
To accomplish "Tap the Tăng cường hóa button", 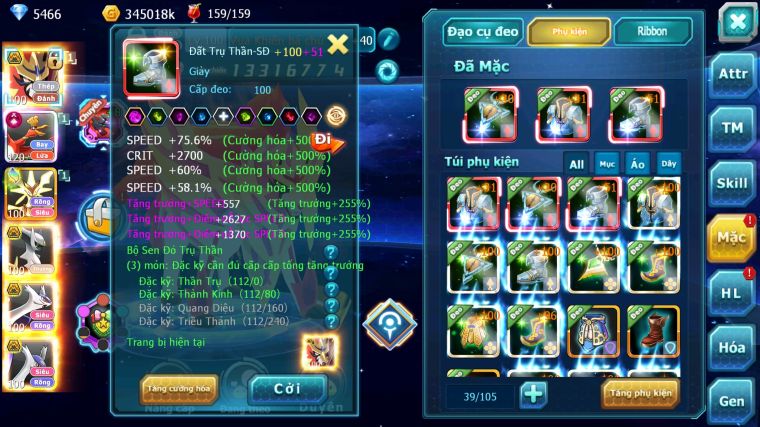I will 179,387.
